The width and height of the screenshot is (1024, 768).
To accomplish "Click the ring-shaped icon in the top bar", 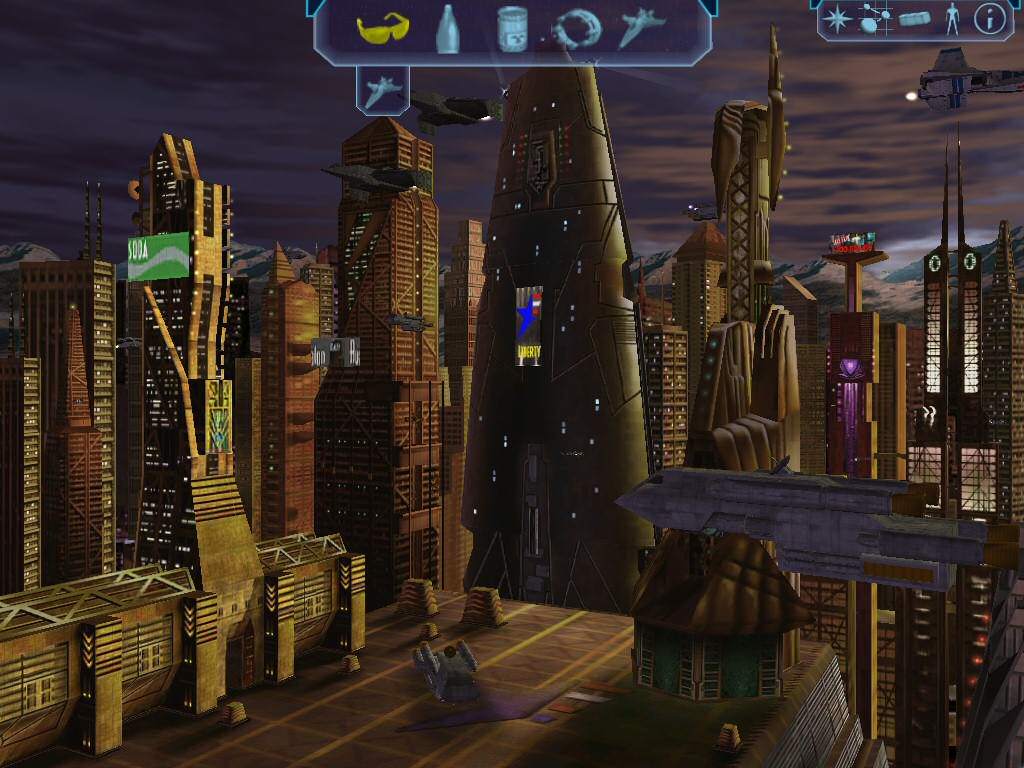I will pos(577,29).
